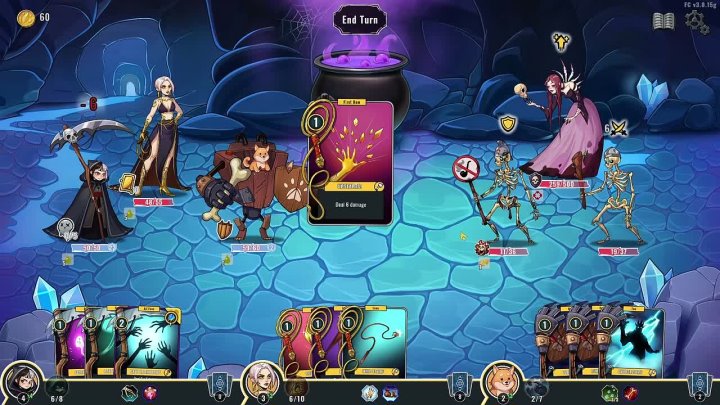This screenshot has width=720, height=405.
Task: End the current turn
Action: tap(359, 19)
